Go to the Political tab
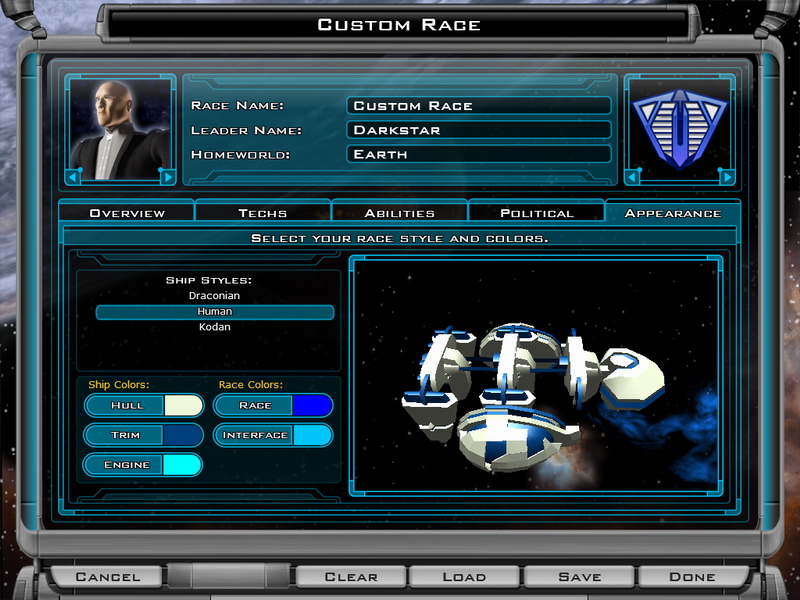This screenshot has height=600, width=800. coord(537,213)
